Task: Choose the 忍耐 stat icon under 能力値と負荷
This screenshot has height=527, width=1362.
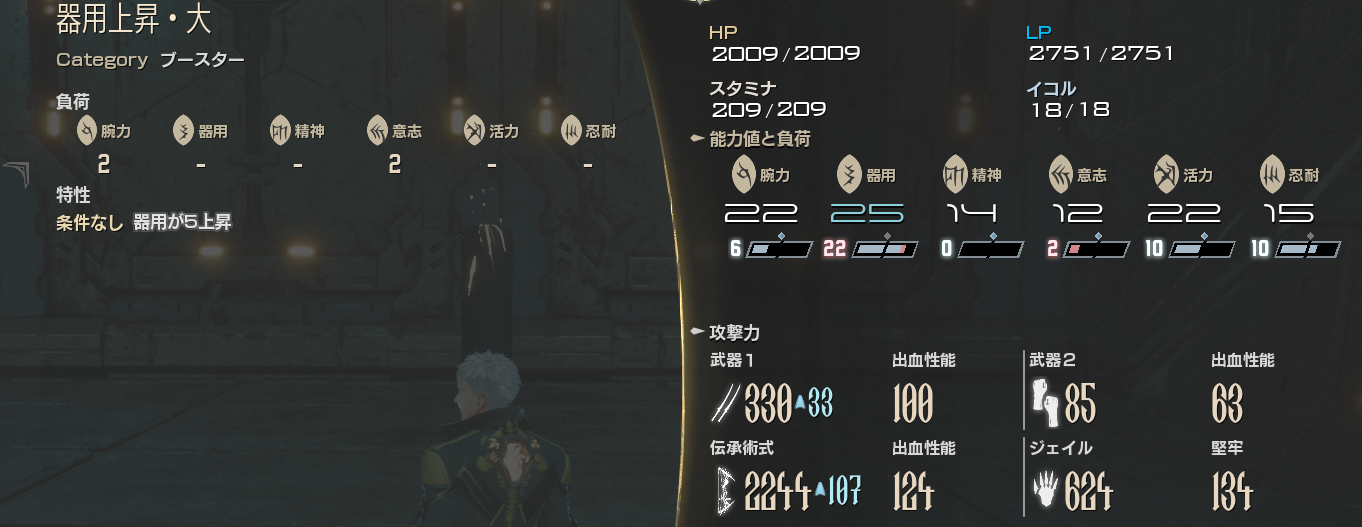Action: pyautogui.click(x=1272, y=173)
